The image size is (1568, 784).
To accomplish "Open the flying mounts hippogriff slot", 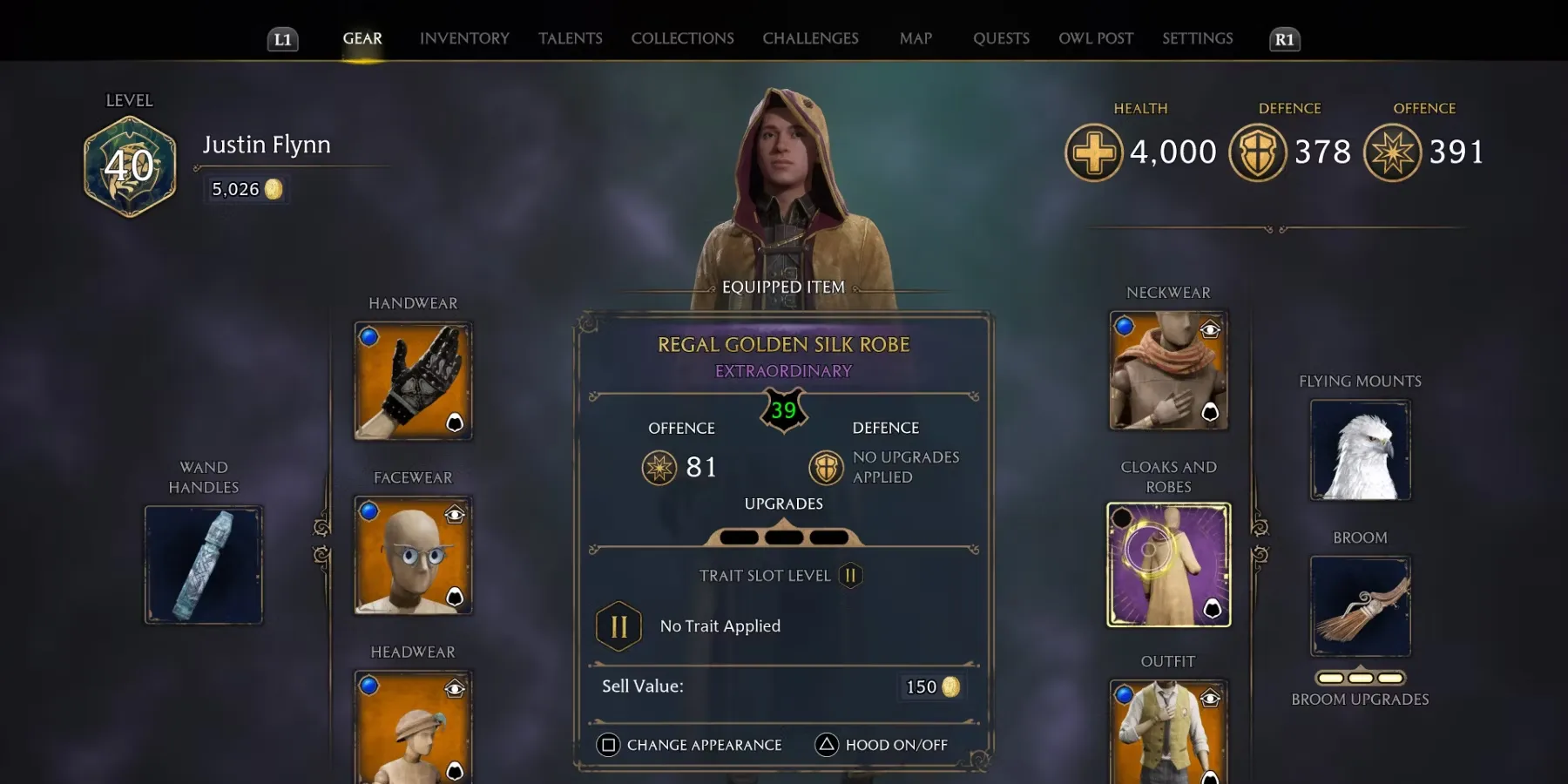I will pos(1360,449).
